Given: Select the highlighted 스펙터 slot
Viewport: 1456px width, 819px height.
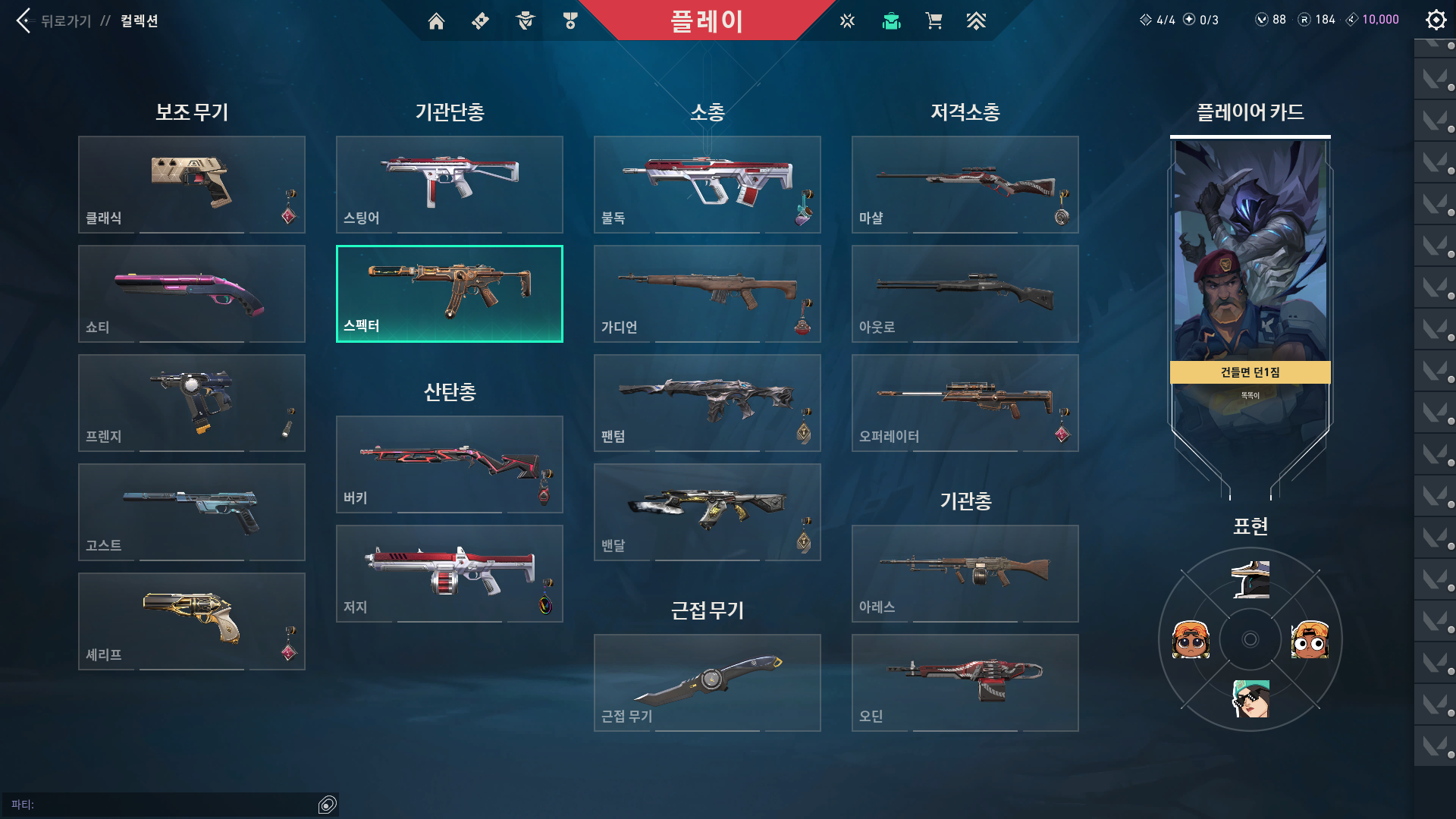Looking at the screenshot, I should tap(450, 293).
